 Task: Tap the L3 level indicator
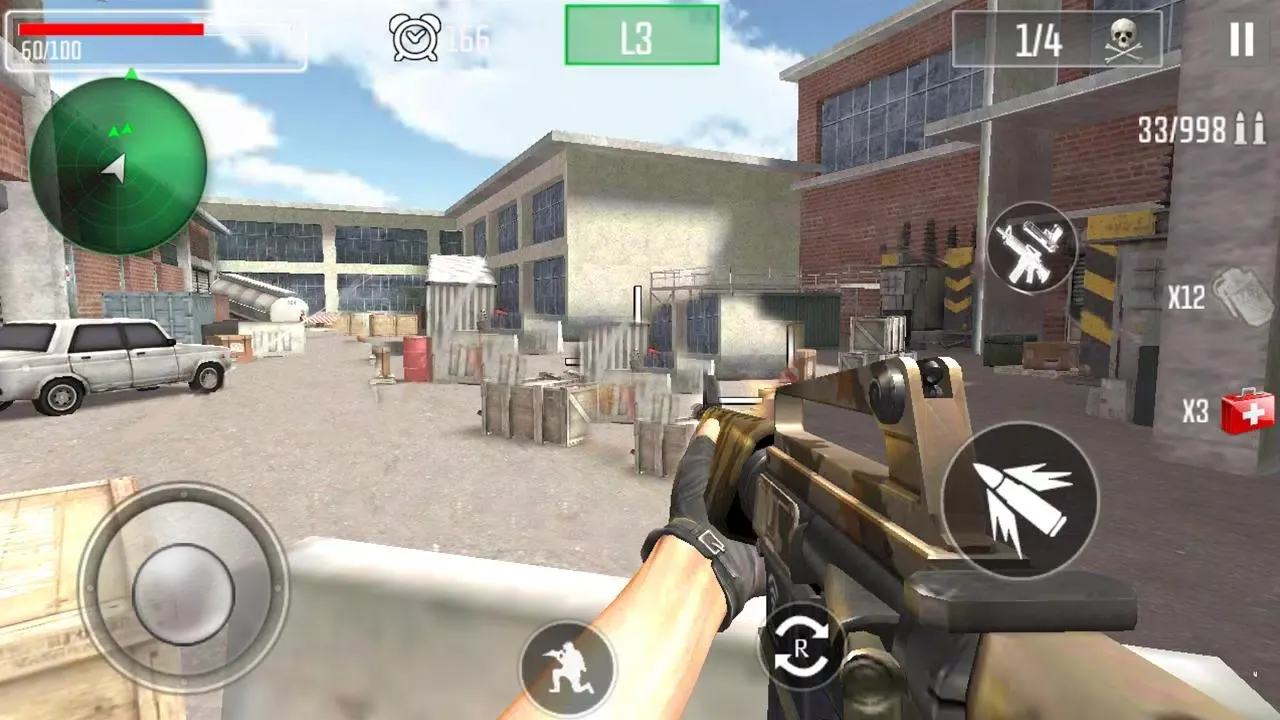640,35
